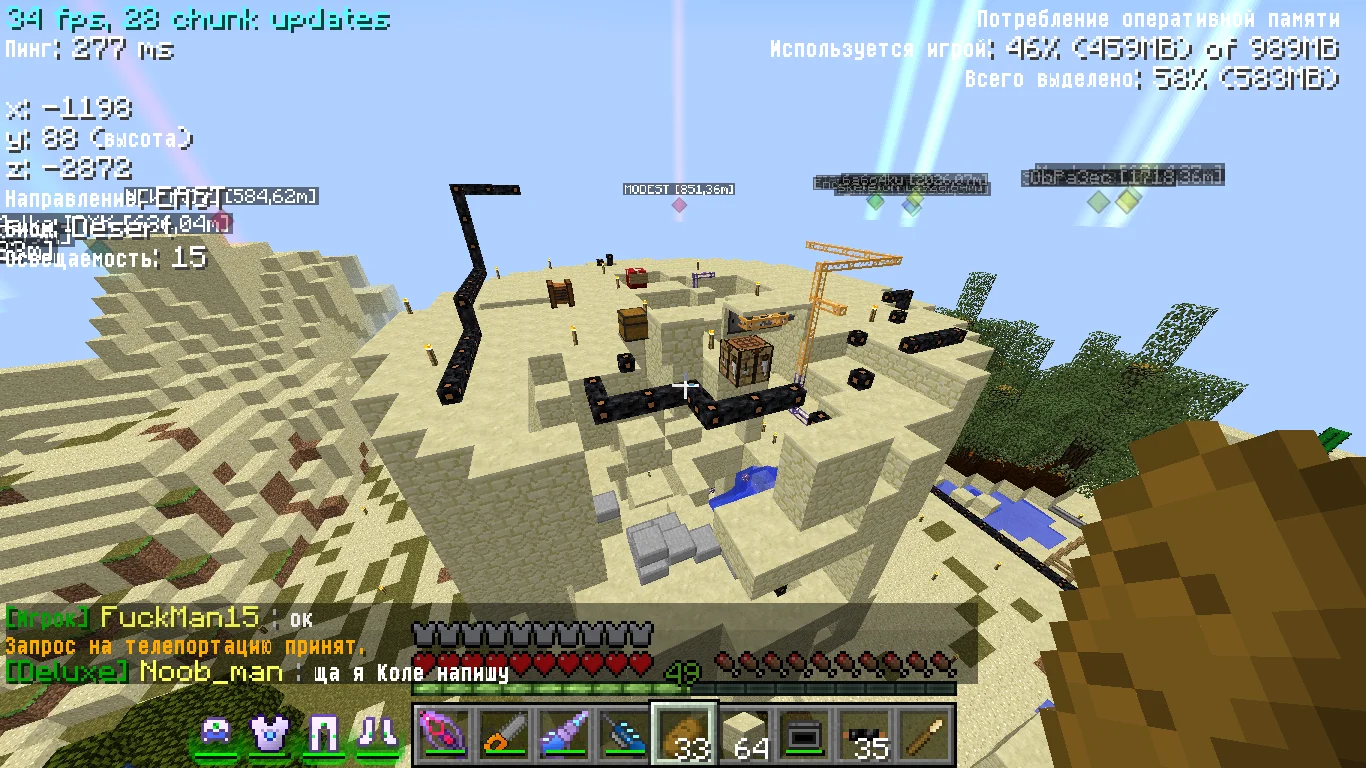Click the chestplate armor status icon
Viewport: 1366px width, 768px height.
coord(268,735)
